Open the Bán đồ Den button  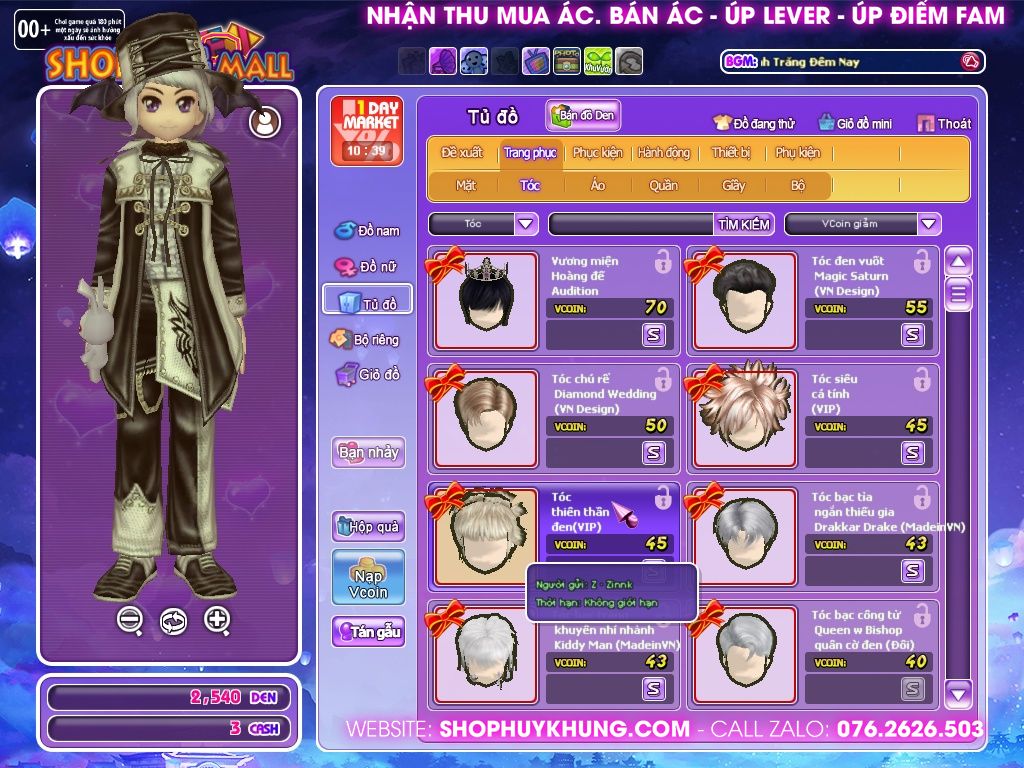coord(584,116)
